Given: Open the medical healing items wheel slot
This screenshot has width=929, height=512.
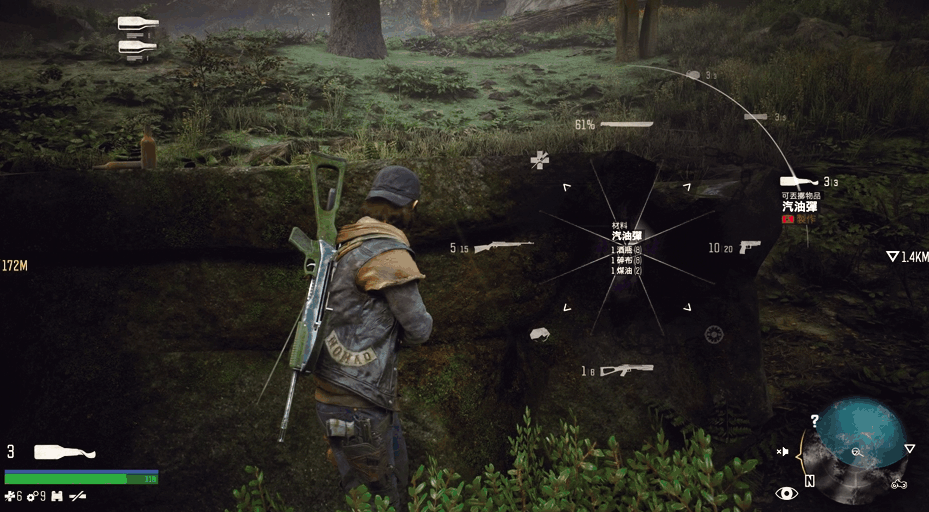Looking at the screenshot, I should click(540, 159).
